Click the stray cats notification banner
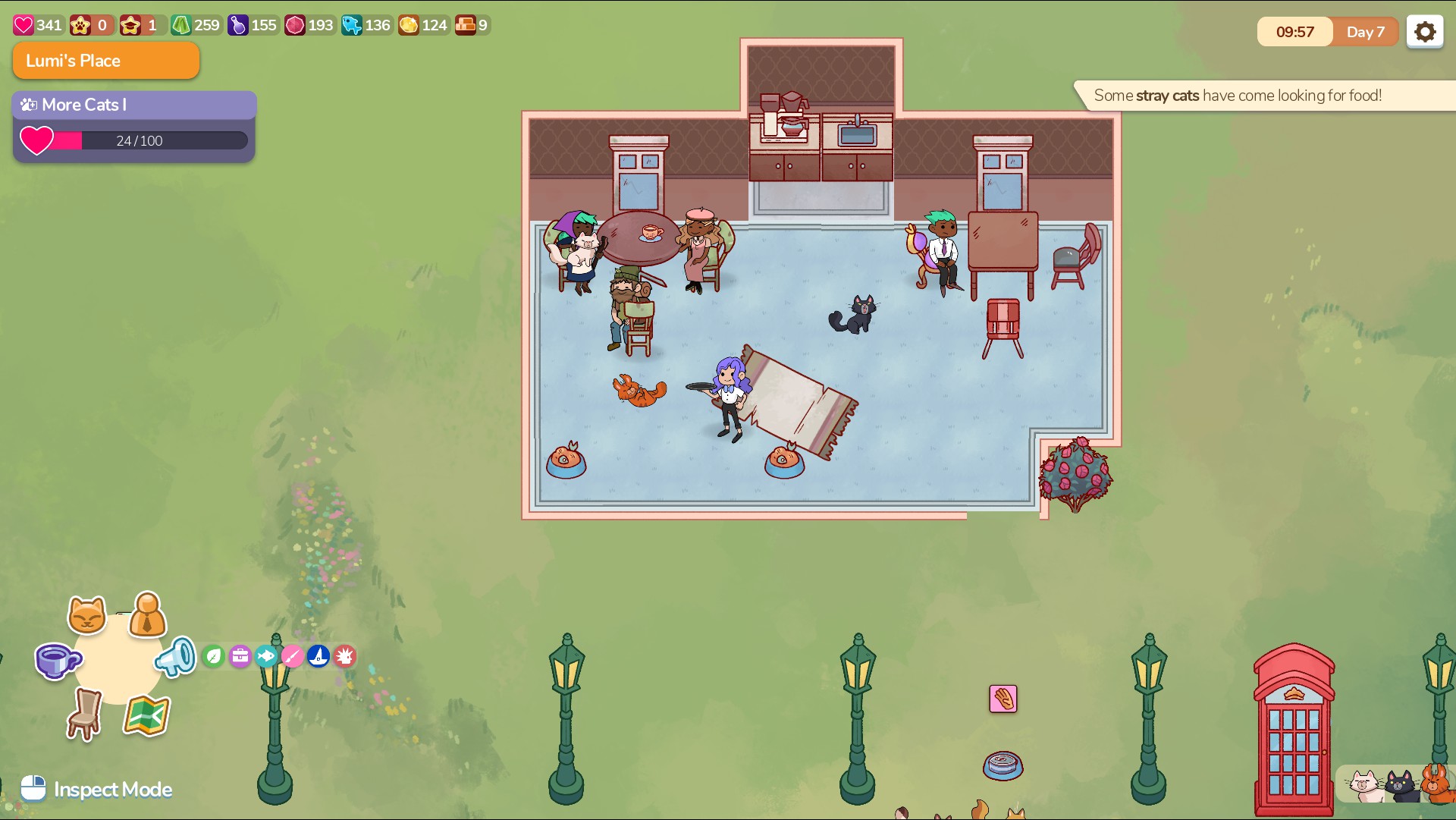 point(1238,96)
